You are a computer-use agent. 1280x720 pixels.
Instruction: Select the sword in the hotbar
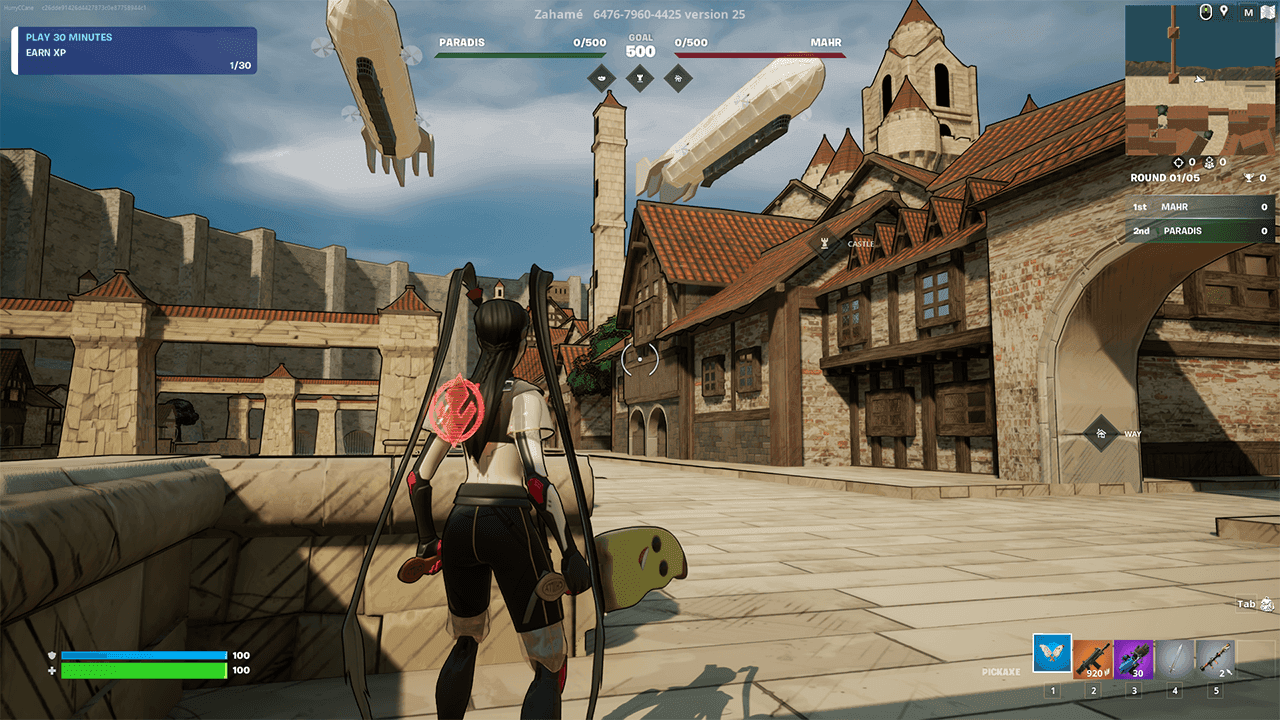tap(1175, 660)
